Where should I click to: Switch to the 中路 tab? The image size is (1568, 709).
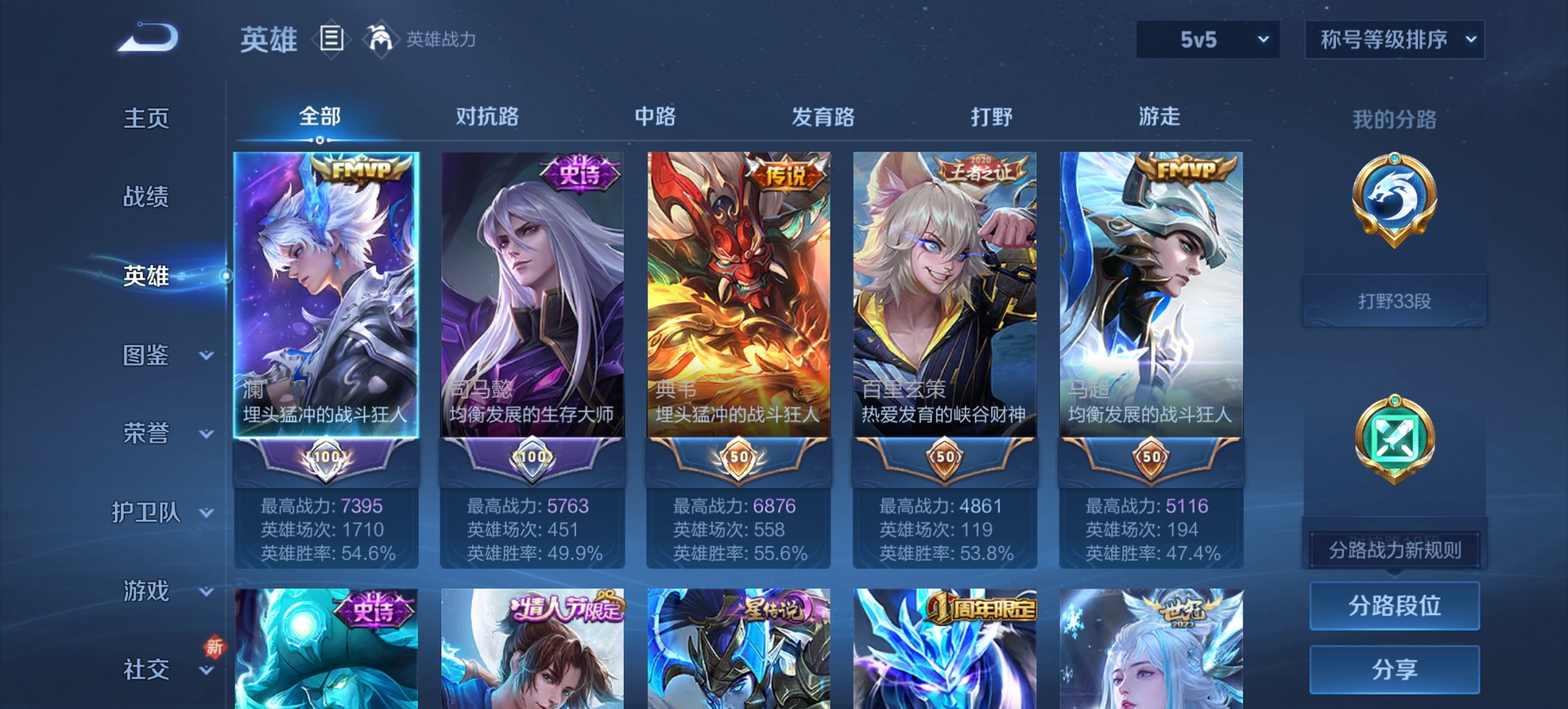coord(656,118)
